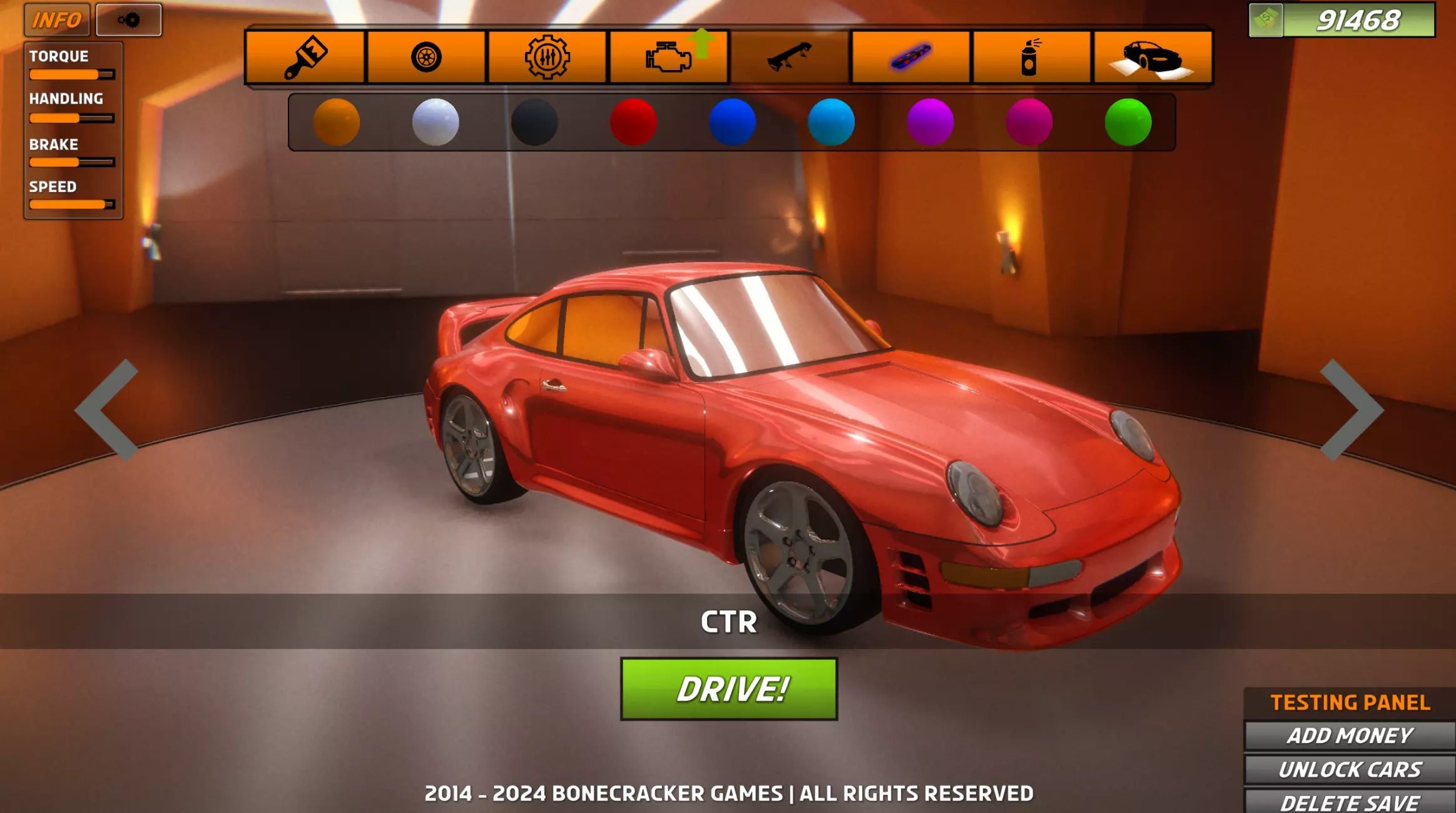1456x813 pixels.
Task: Open settings via the gear button
Action: pyautogui.click(x=129, y=20)
